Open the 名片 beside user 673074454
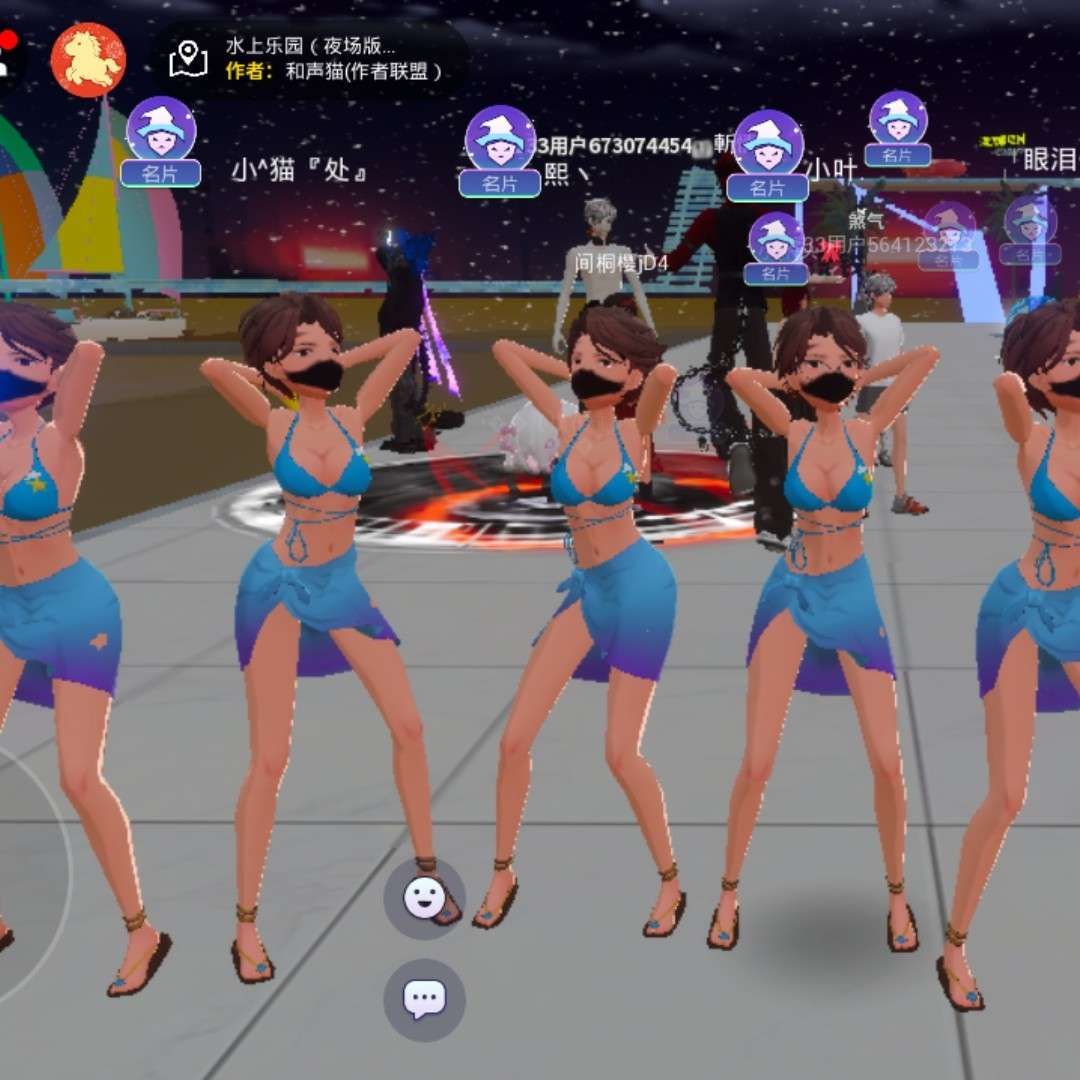The width and height of the screenshot is (1080, 1080). point(500,183)
